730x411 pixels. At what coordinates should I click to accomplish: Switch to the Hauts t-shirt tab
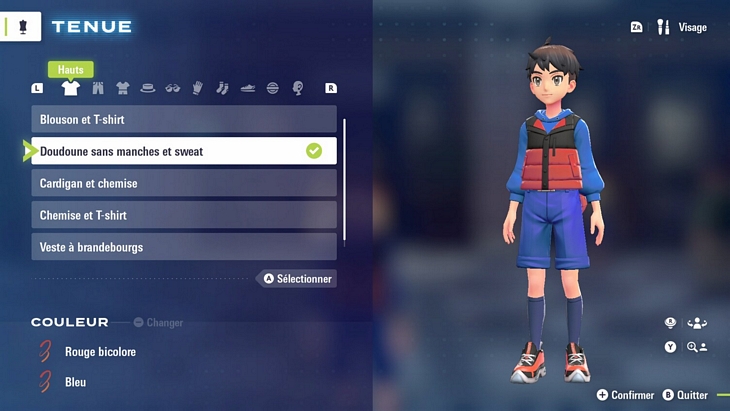click(70, 88)
